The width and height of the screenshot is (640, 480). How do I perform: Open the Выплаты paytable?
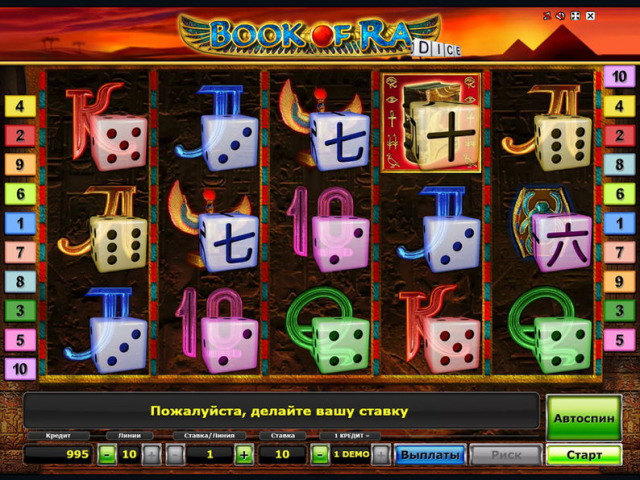coord(430,455)
